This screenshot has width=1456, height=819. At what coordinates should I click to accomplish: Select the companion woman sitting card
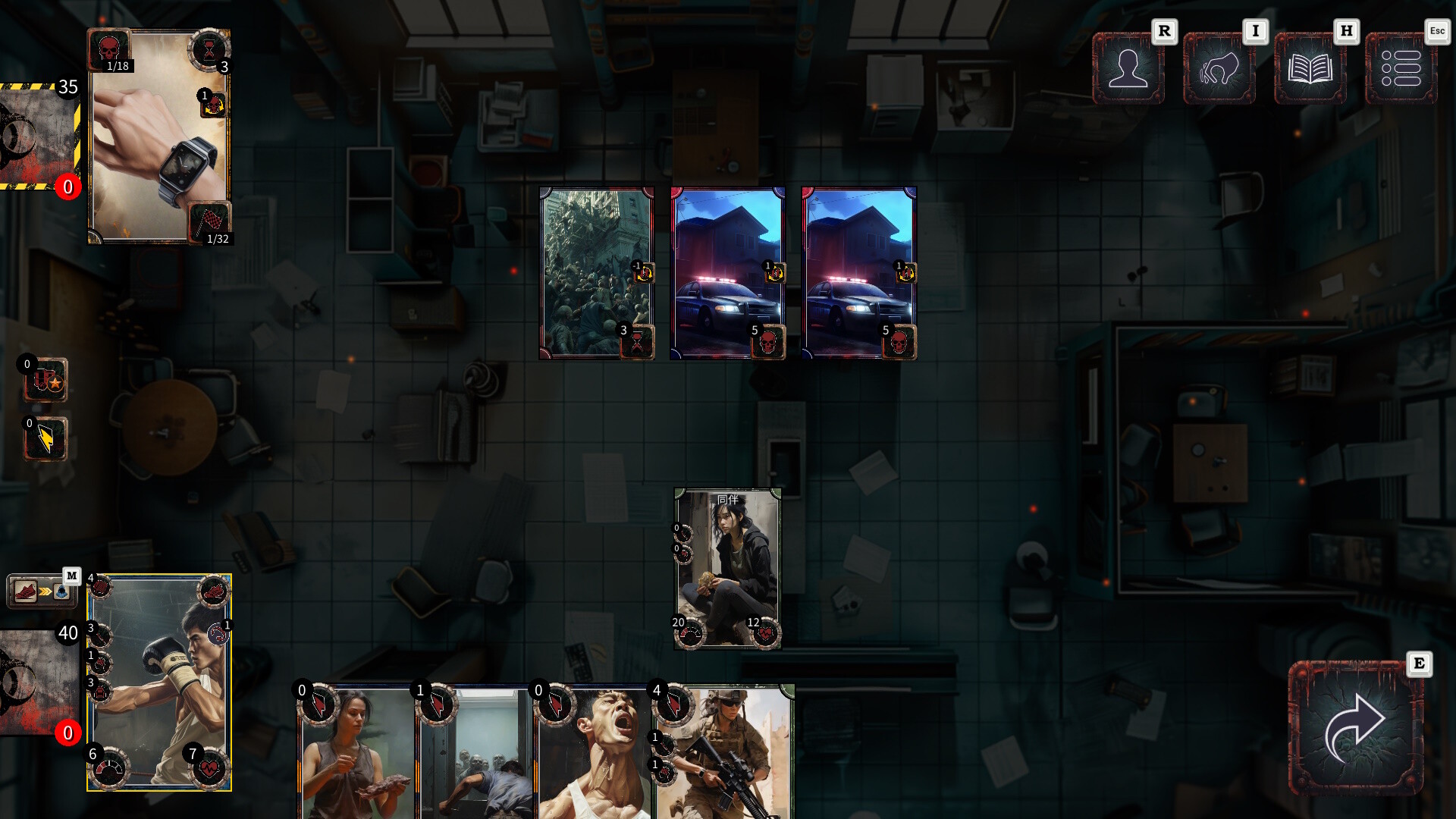(x=727, y=569)
